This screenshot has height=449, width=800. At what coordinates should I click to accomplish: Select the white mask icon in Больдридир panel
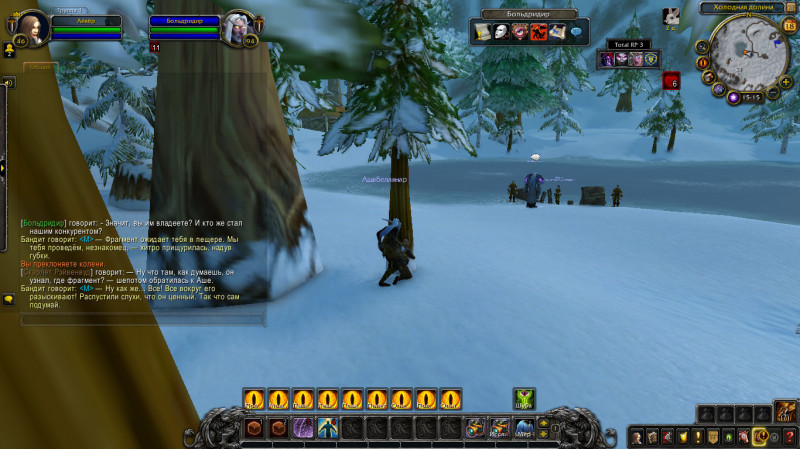(x=499, y=32)
